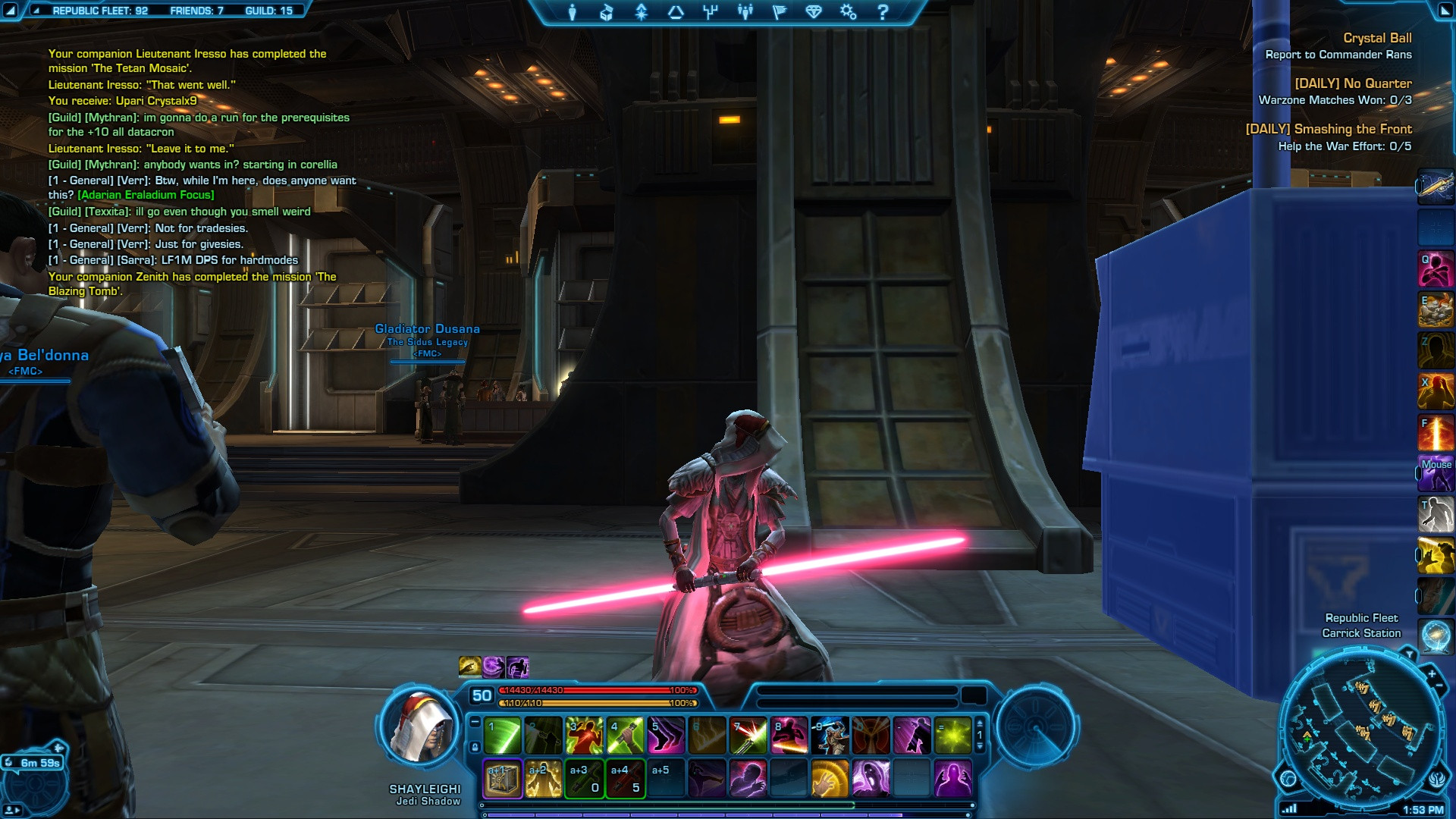This screenshot has width=1456, height=819.
Task: Use the hooded figure ability in slot 9
Action: (830, 736)
